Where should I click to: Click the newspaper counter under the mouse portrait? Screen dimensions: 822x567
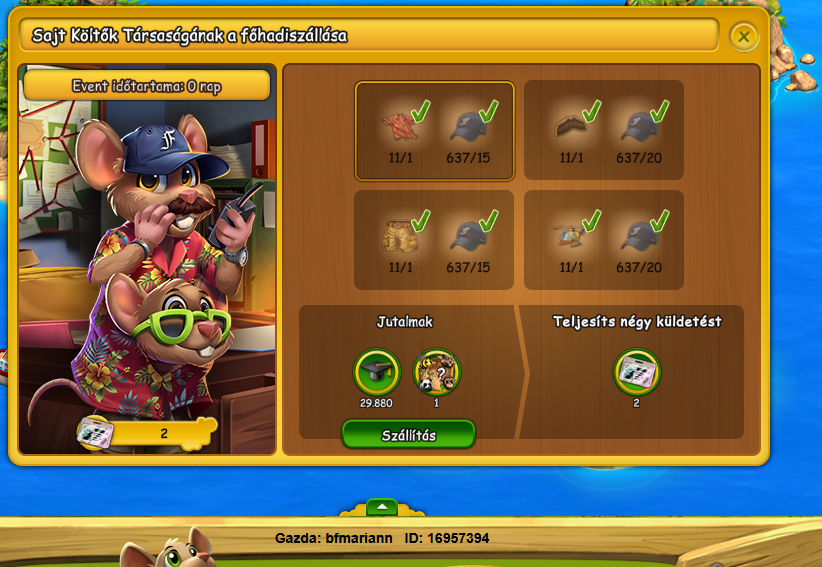click(x=146, y=432)
